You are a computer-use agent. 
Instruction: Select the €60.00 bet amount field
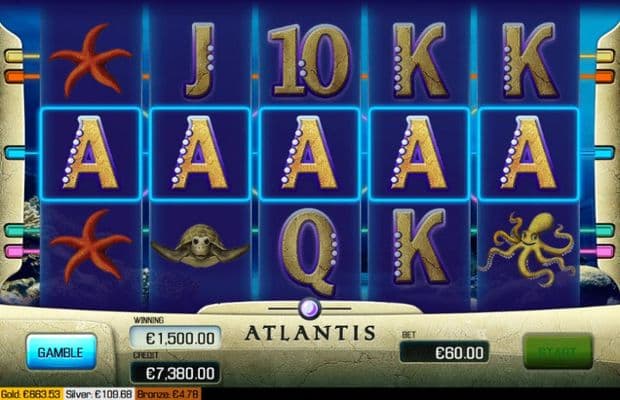point(444,352)
